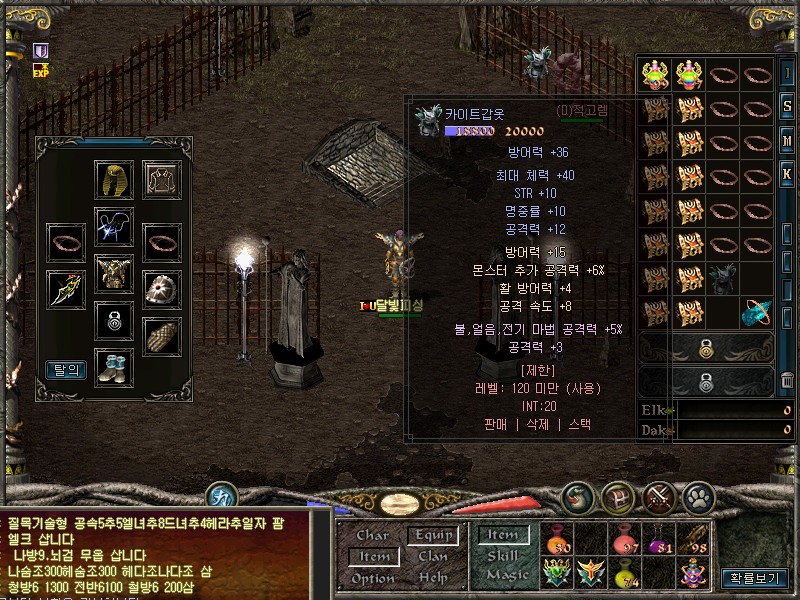Open the Clan menu

[x=433, y=557]
